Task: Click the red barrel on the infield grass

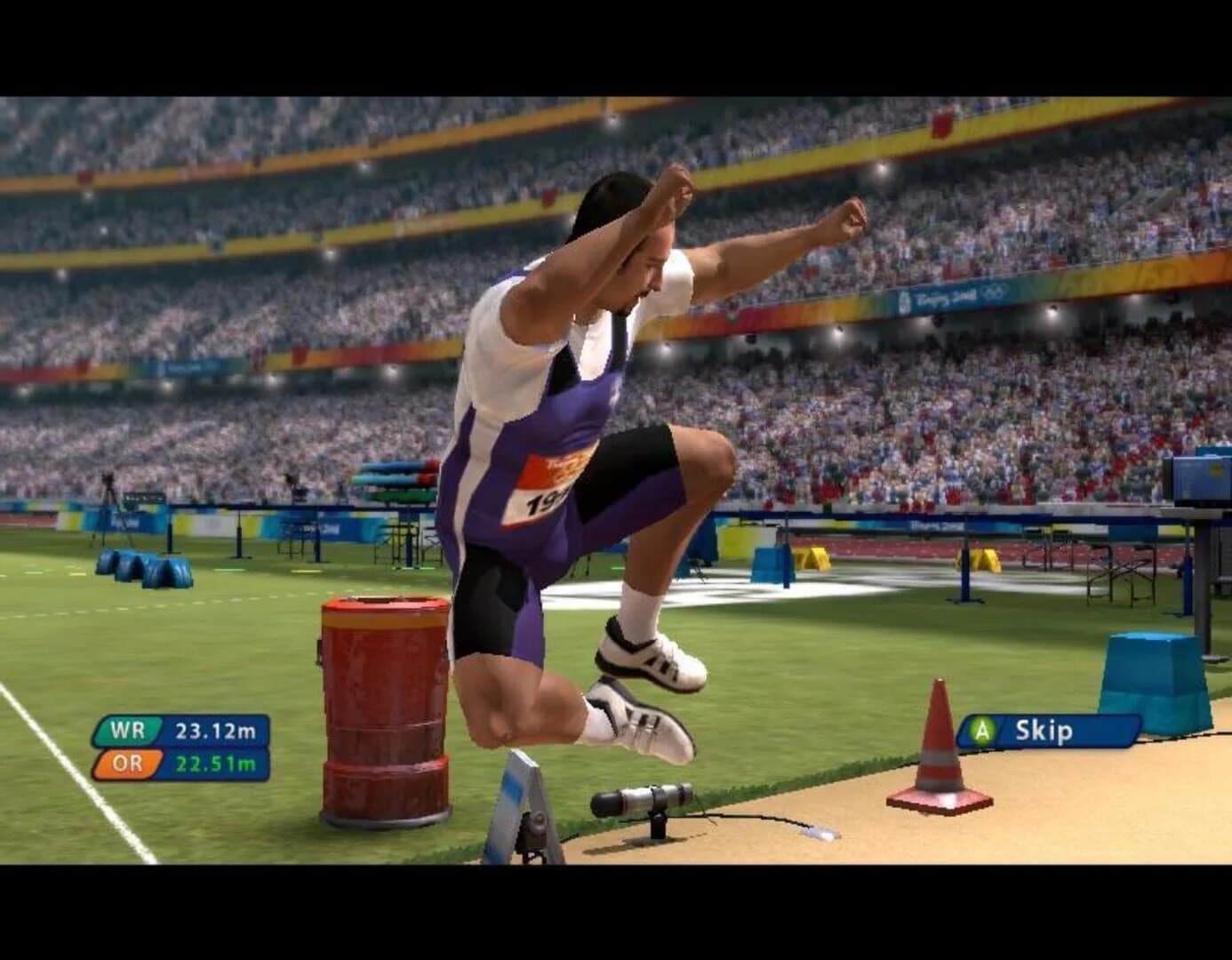Action: tap(382, 702)
